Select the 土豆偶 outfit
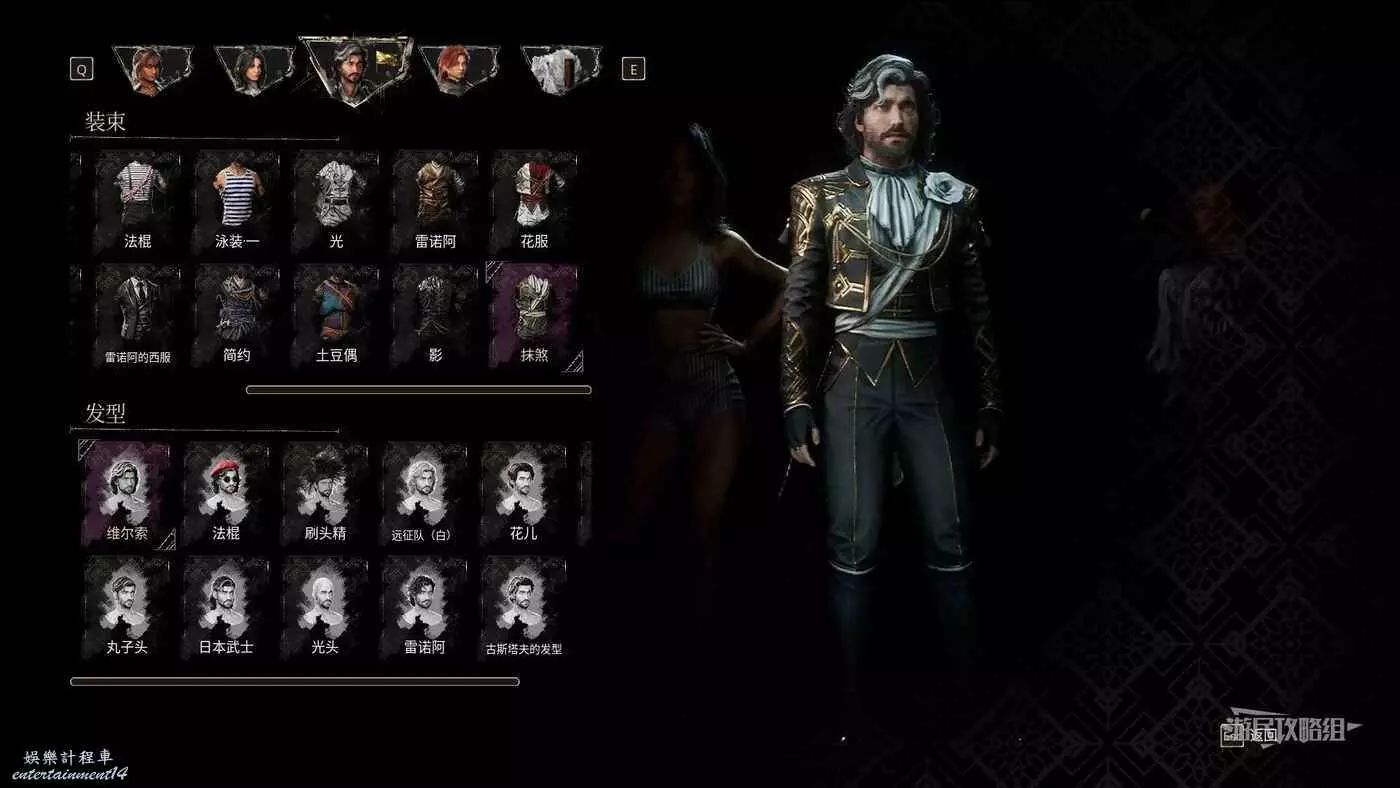1400x788 pixels. tap(336, 315)
